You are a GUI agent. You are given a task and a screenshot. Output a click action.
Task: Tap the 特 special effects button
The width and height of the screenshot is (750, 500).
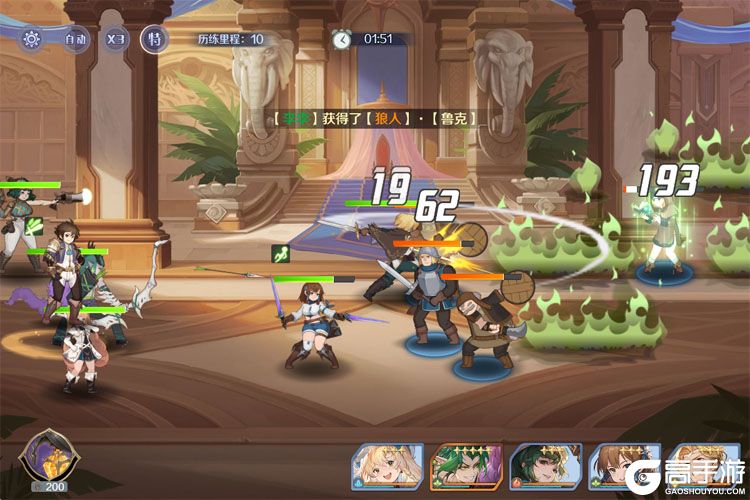pos(154,39)
